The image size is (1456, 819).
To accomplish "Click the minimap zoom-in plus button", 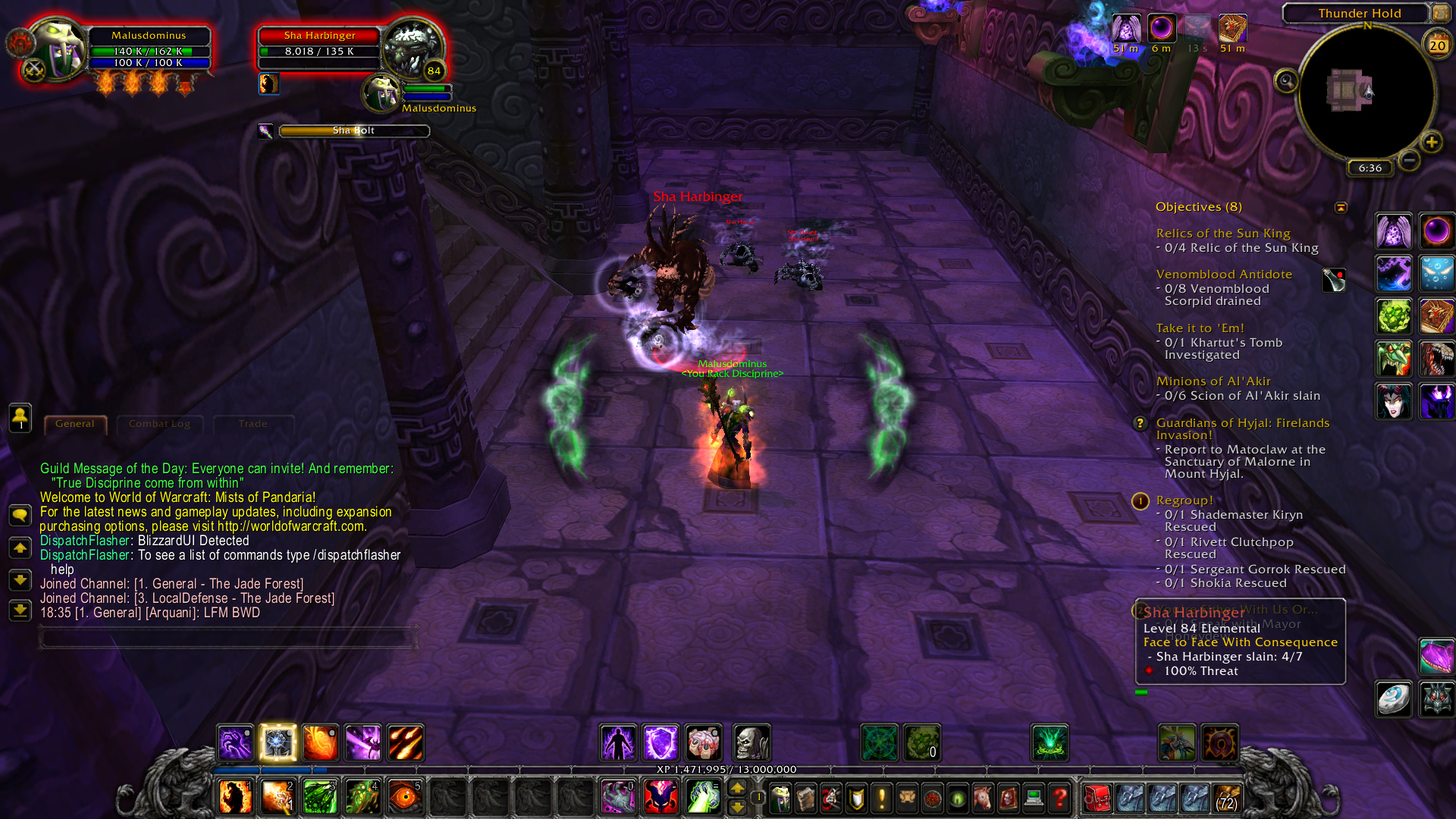I will (x=1432, y=142).
